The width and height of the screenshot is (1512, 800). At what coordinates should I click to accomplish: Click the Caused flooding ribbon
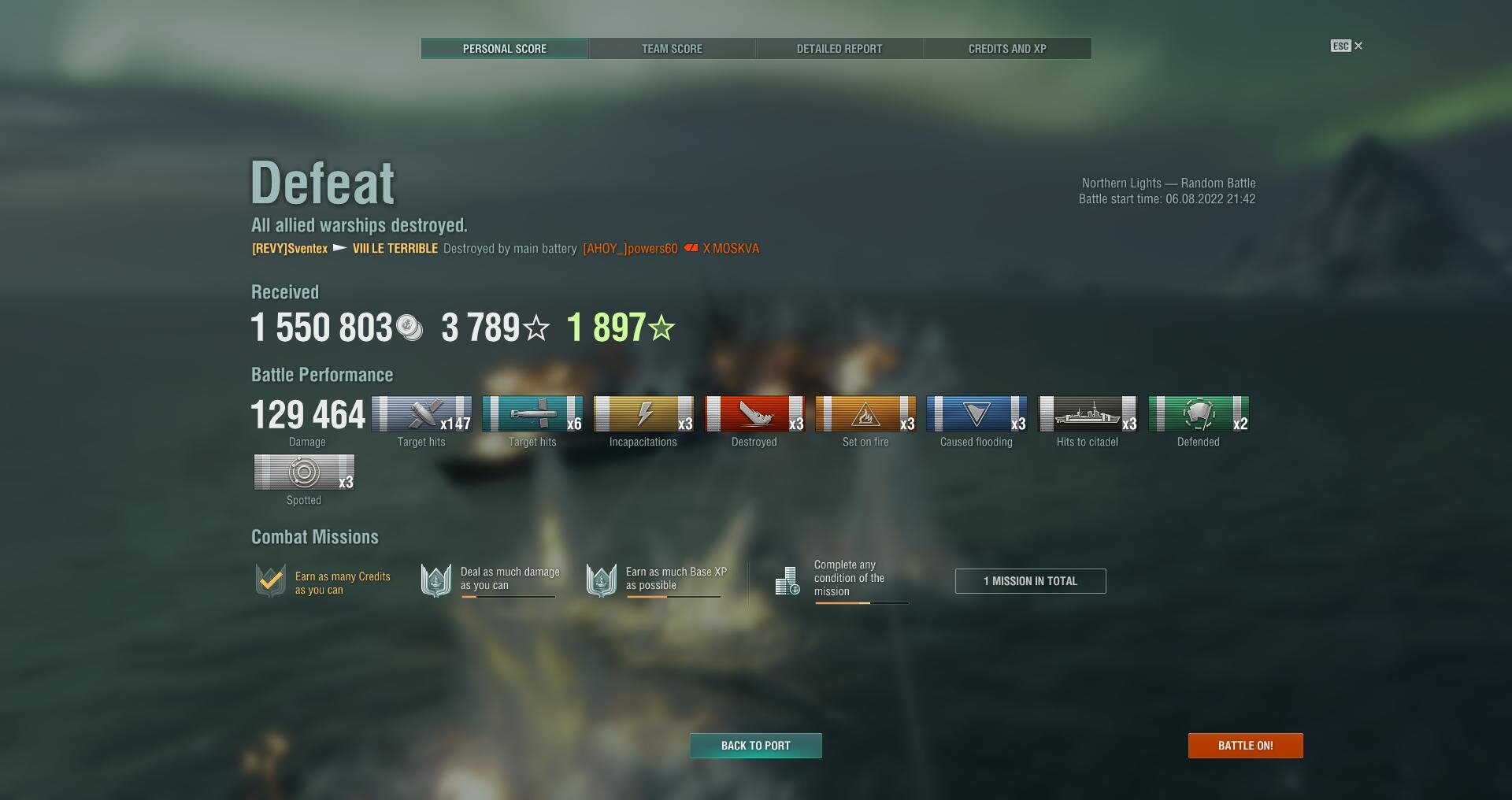976,414
